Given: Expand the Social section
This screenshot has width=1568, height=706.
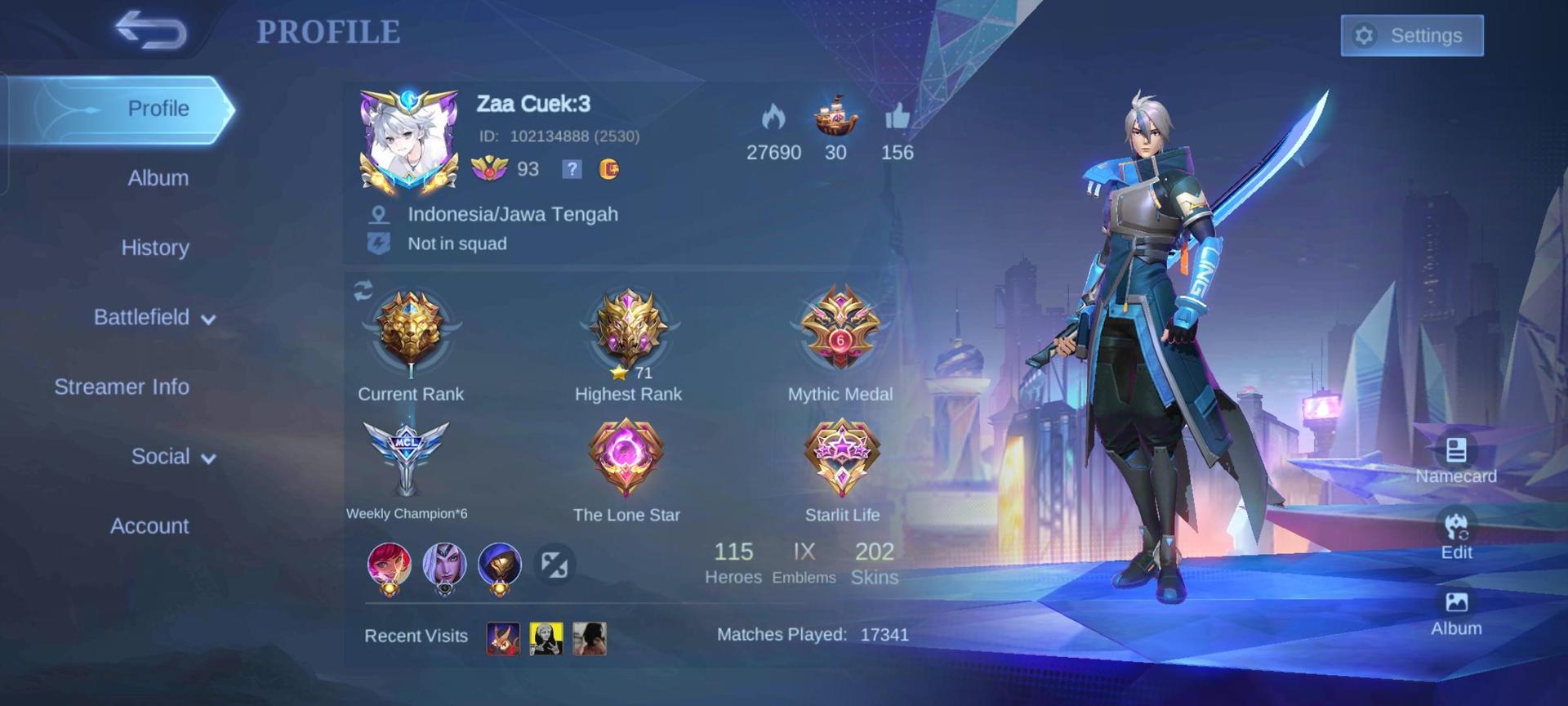Looking at the screenshot, I should (x=173, y=456).
